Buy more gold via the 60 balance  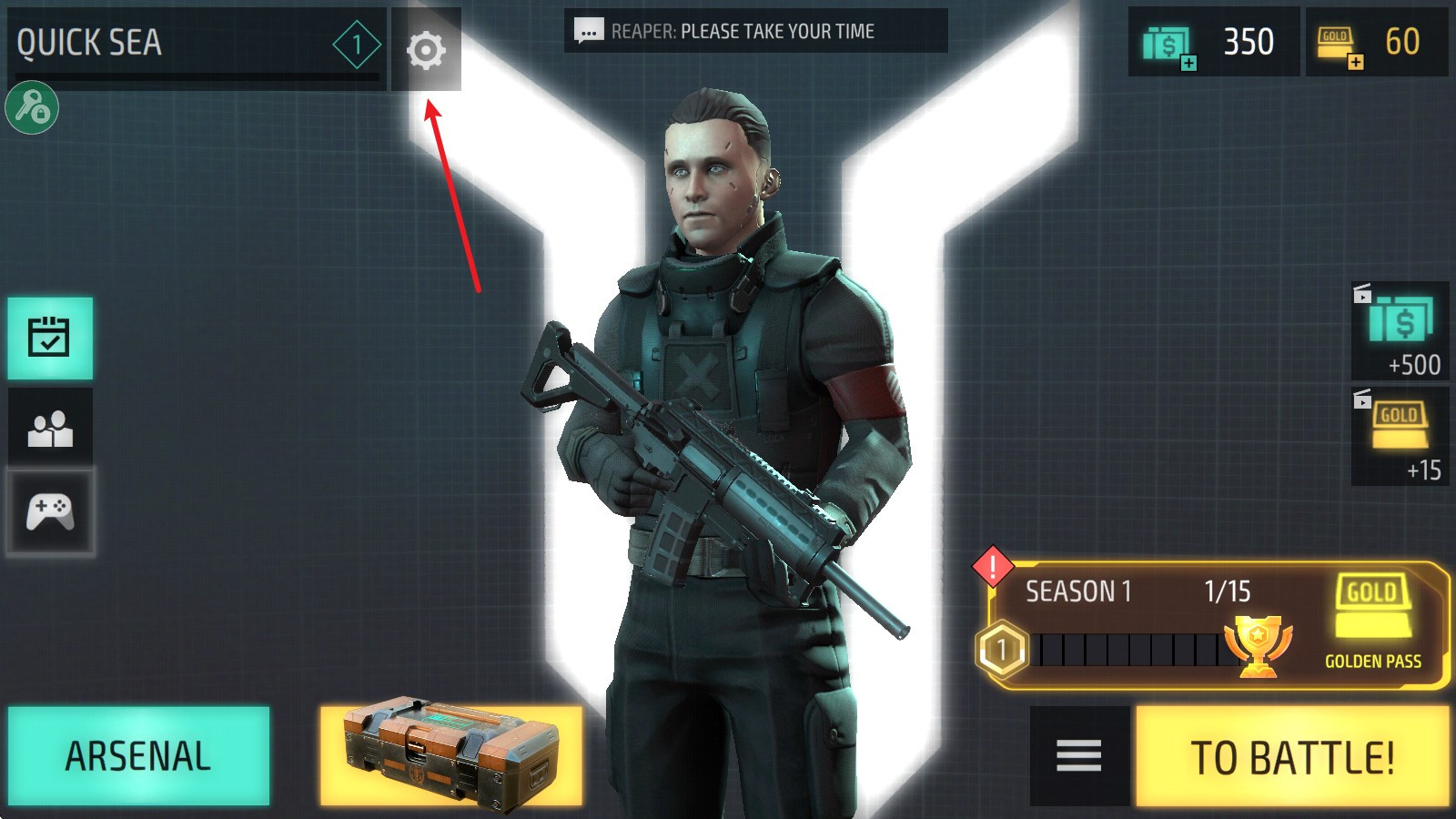coord(1376,43)
